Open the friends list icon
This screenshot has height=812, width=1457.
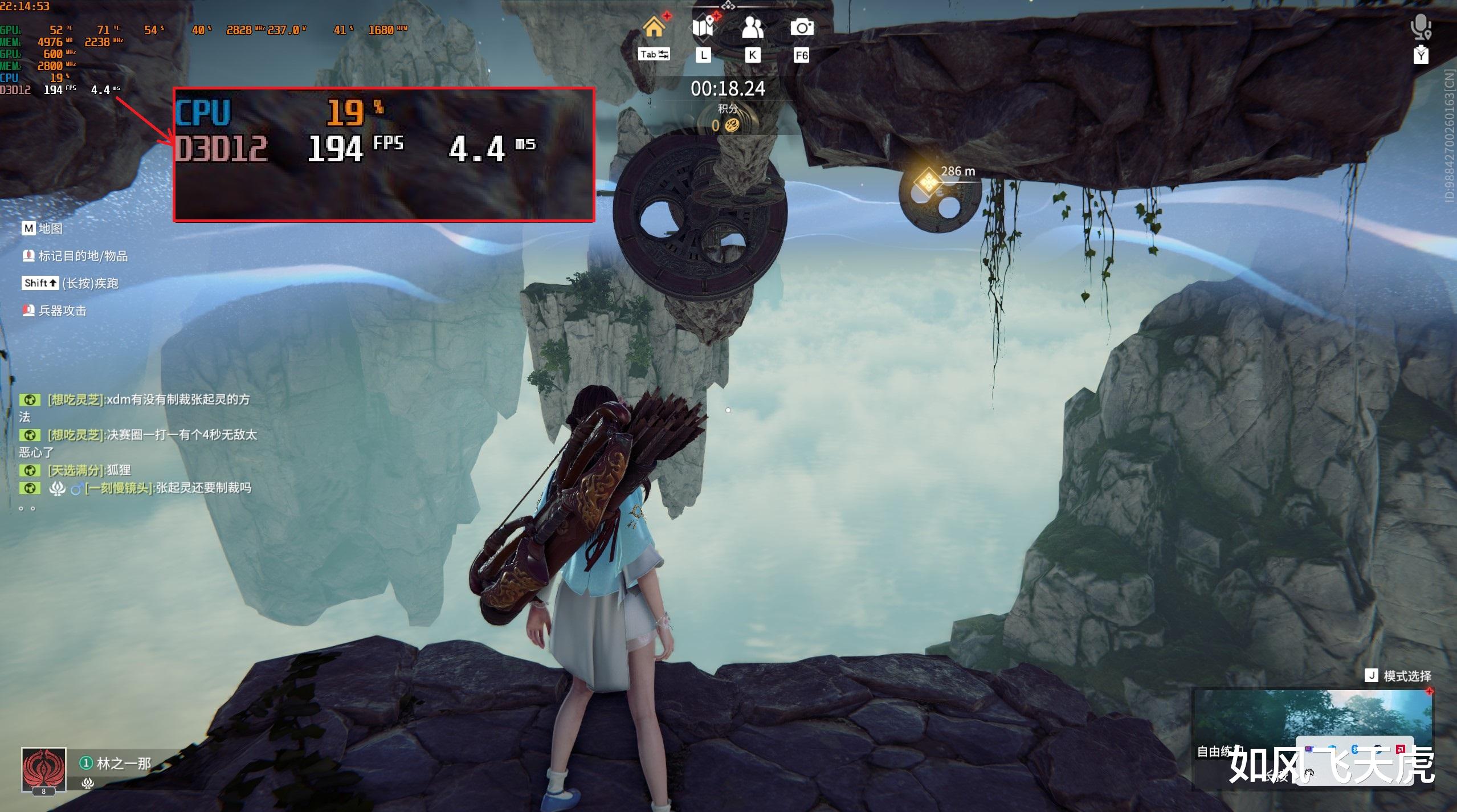tap(753, 27)
